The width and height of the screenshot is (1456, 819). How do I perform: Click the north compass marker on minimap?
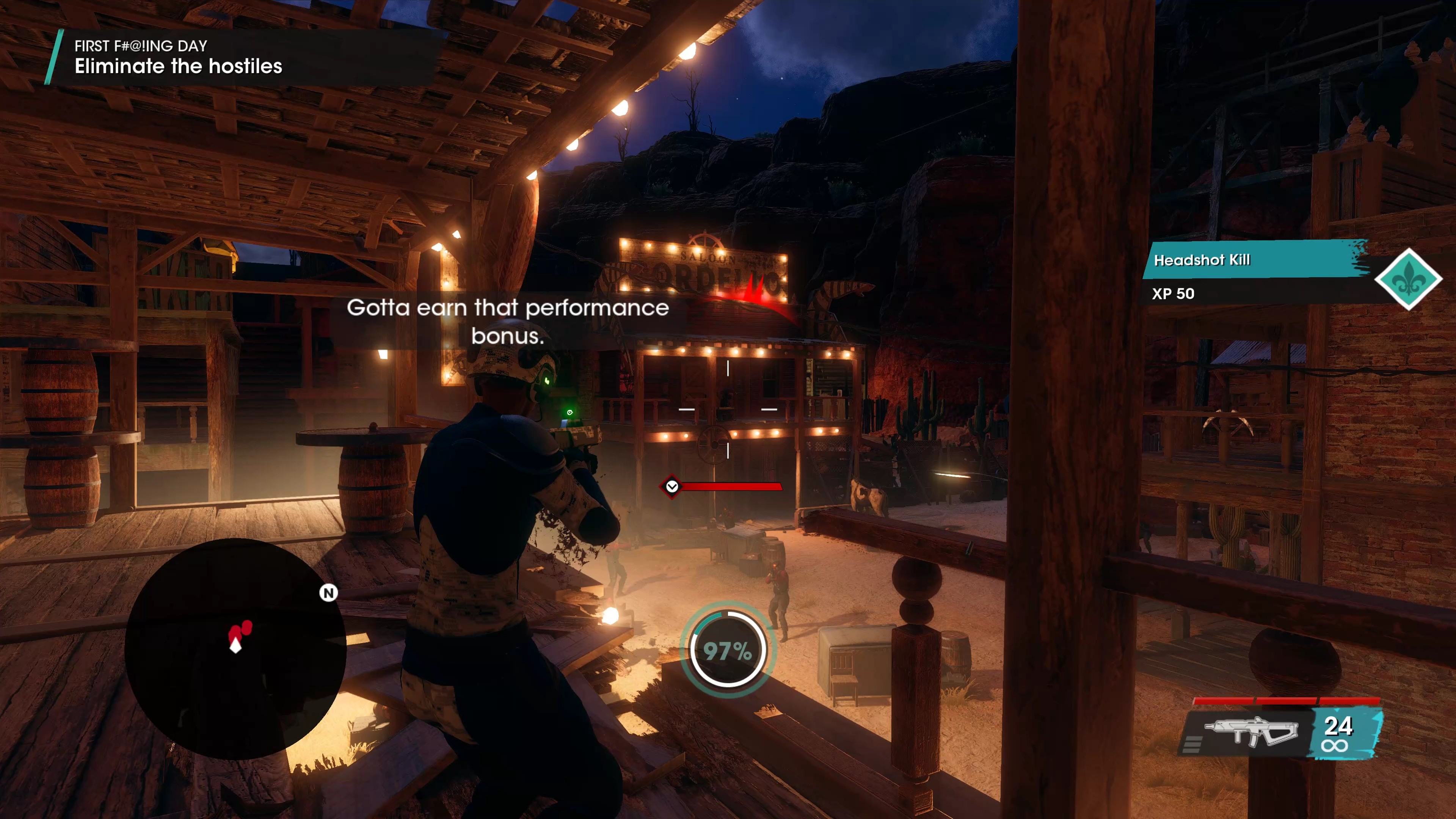[328, 592]
